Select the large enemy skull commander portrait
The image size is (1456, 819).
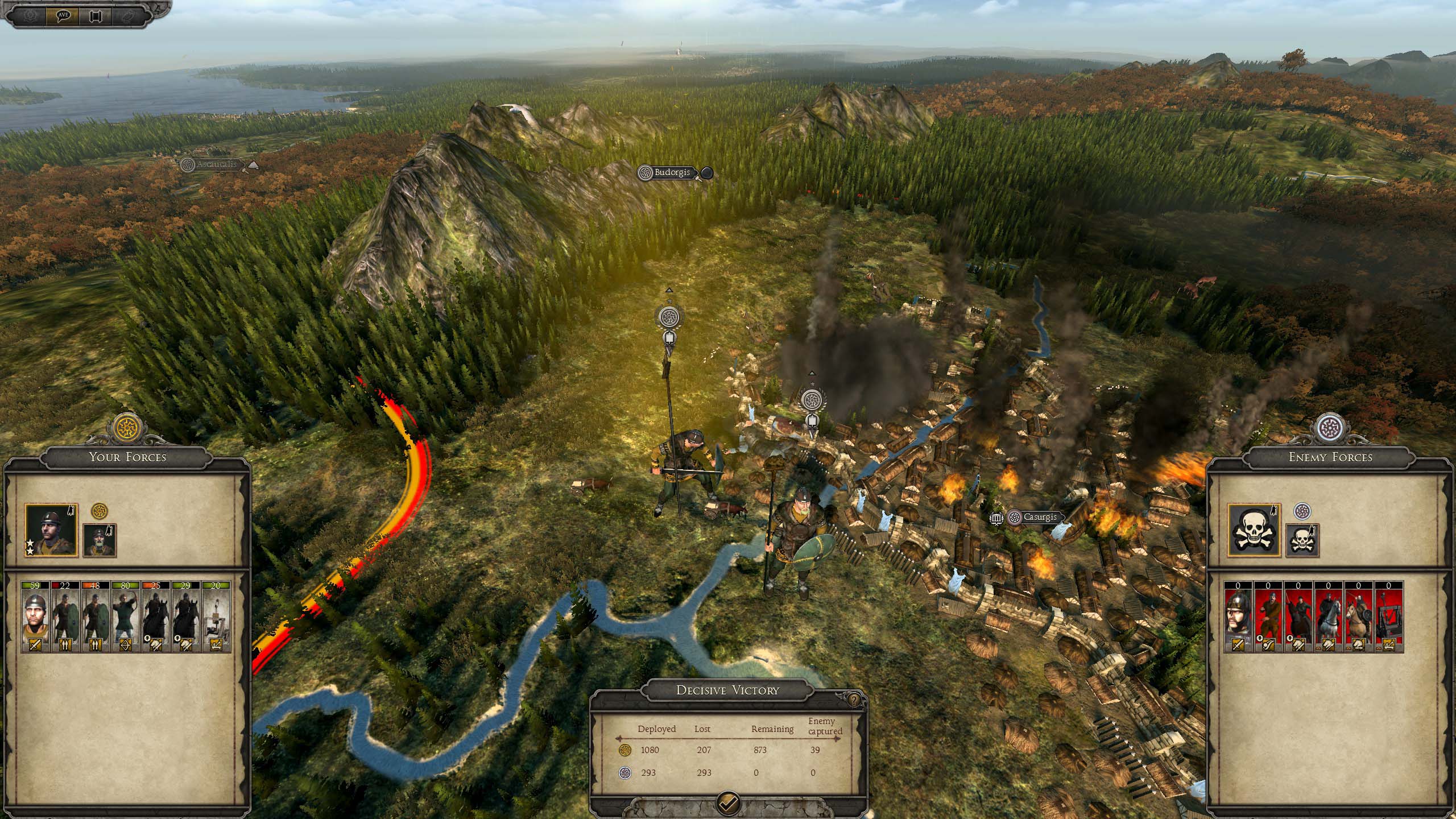[x=1254, y=530]
